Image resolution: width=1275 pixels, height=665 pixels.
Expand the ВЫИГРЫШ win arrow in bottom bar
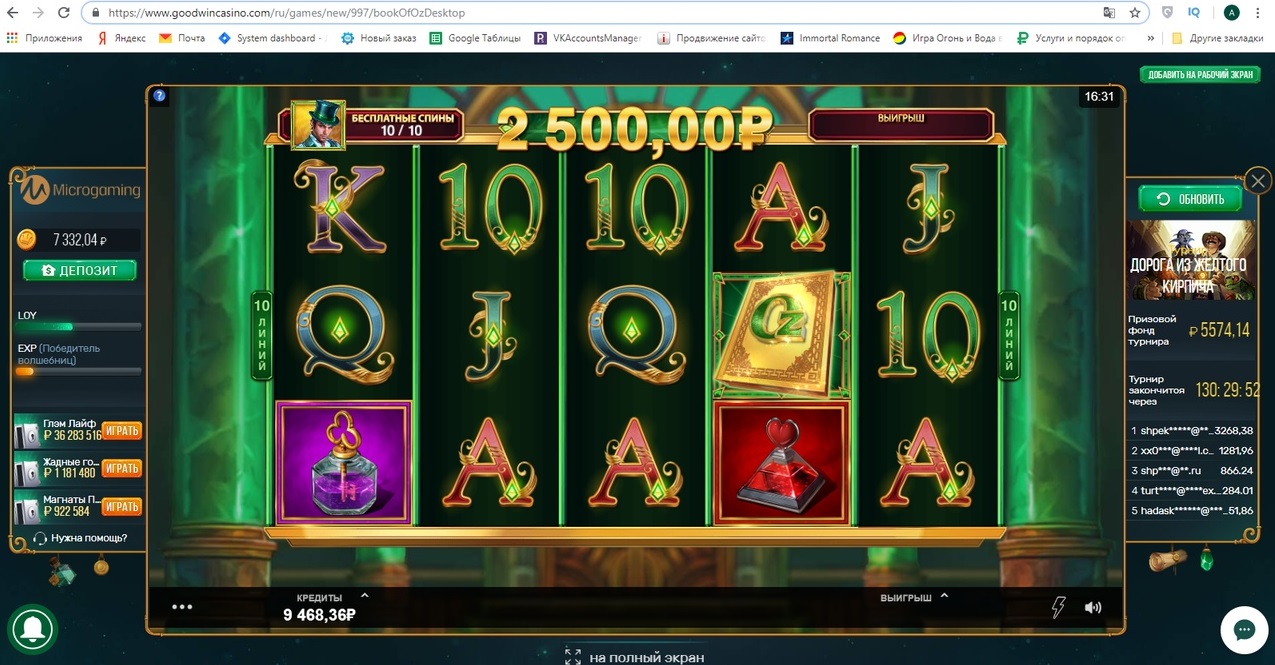[x=944, y=595]
